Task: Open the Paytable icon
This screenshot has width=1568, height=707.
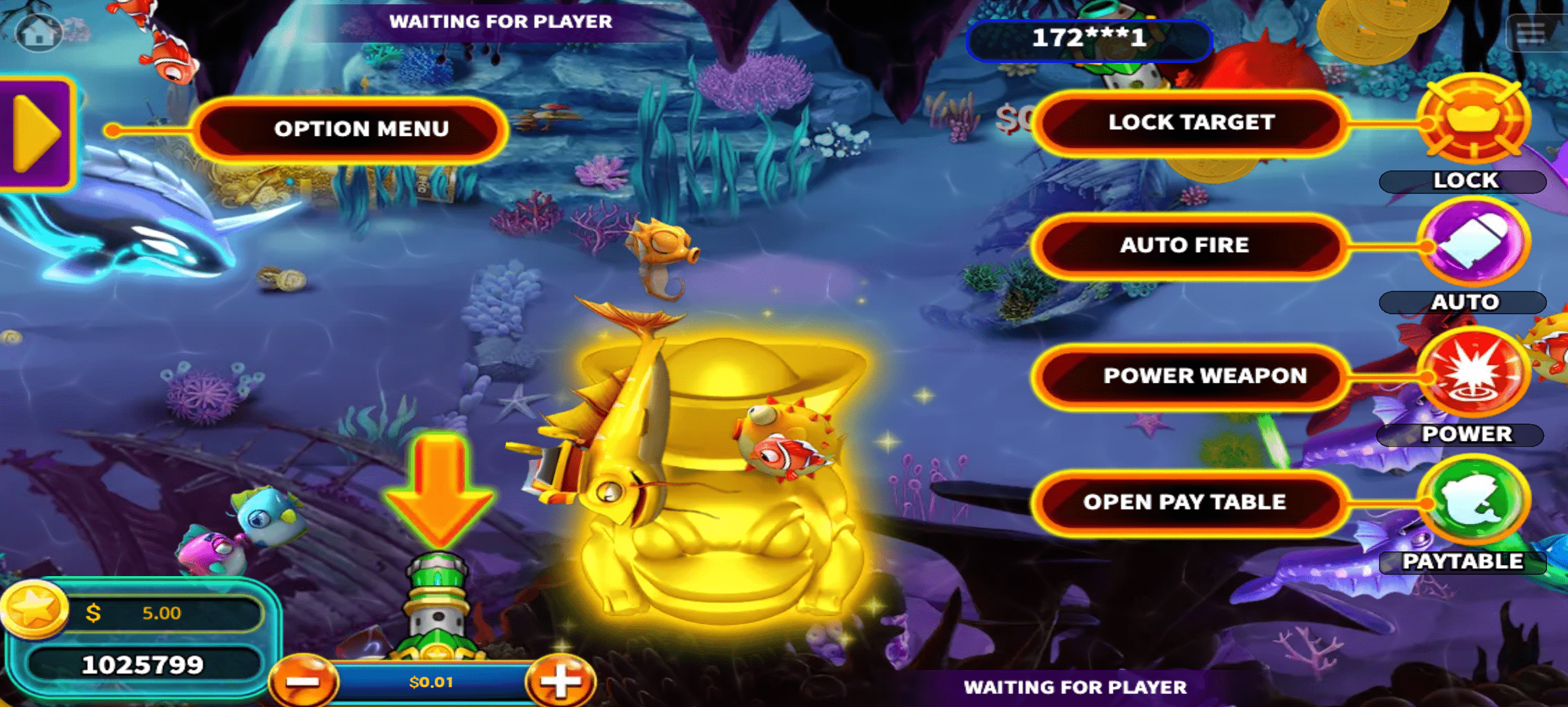Action: click(1474, 501)
